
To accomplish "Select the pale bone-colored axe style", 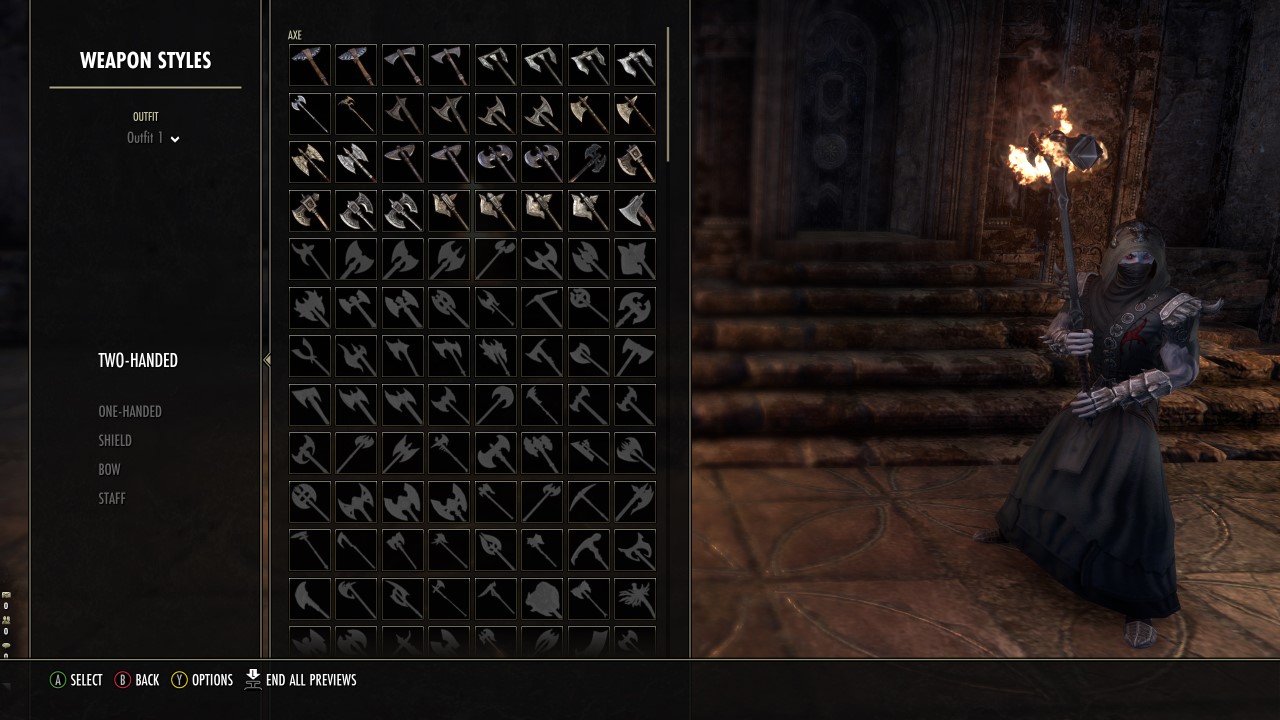I will (588, 113).
